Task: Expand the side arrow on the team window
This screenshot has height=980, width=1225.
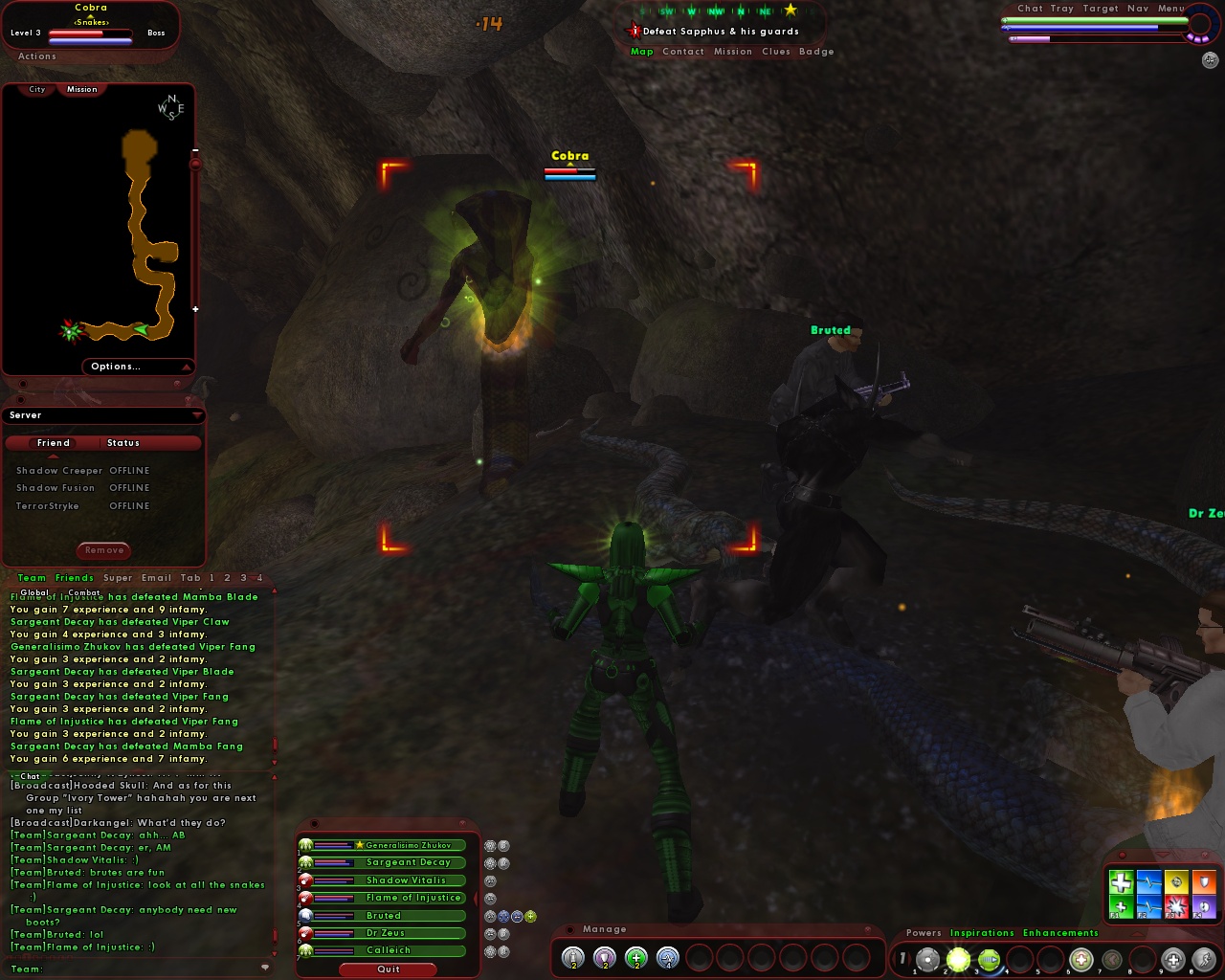Action: (x=477, y=898)
